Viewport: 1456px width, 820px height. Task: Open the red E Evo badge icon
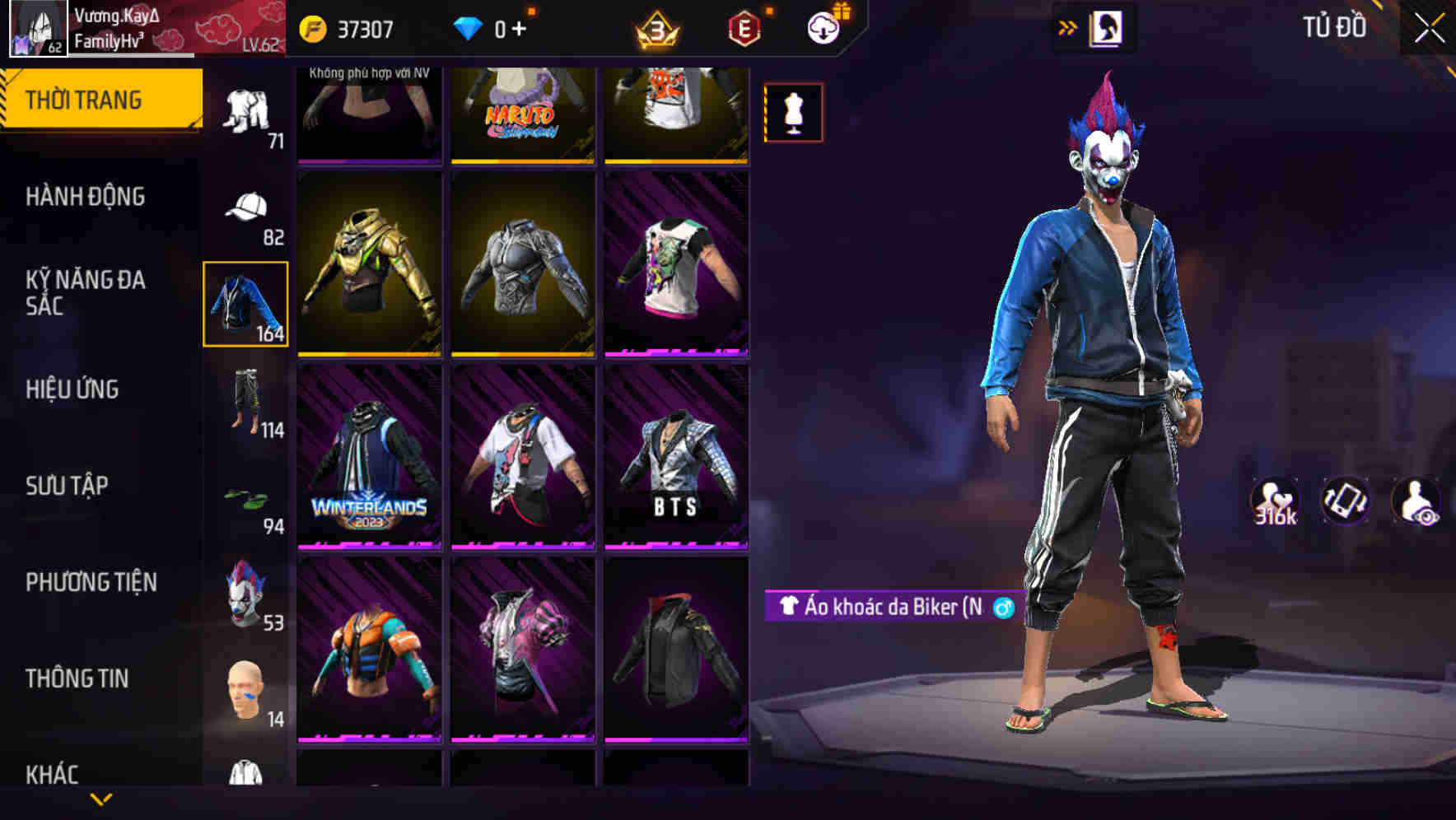coord(744,27)
